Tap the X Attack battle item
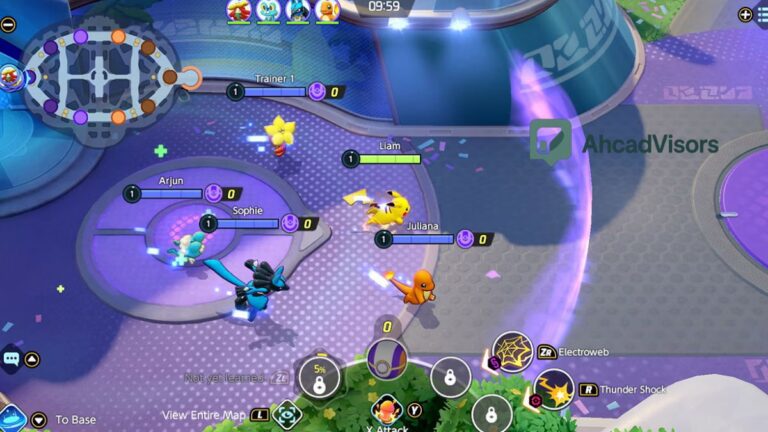 [386, 410]
